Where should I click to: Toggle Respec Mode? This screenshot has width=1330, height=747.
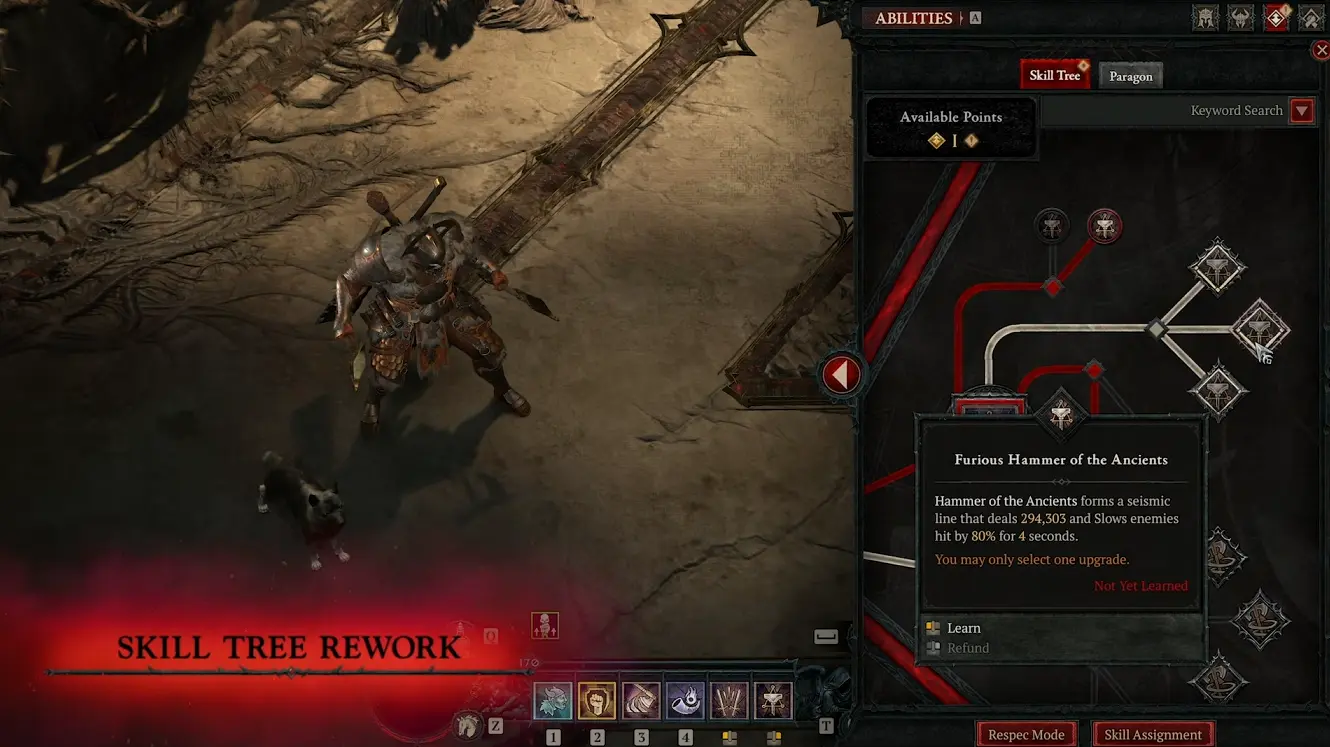click(1027, 733)
